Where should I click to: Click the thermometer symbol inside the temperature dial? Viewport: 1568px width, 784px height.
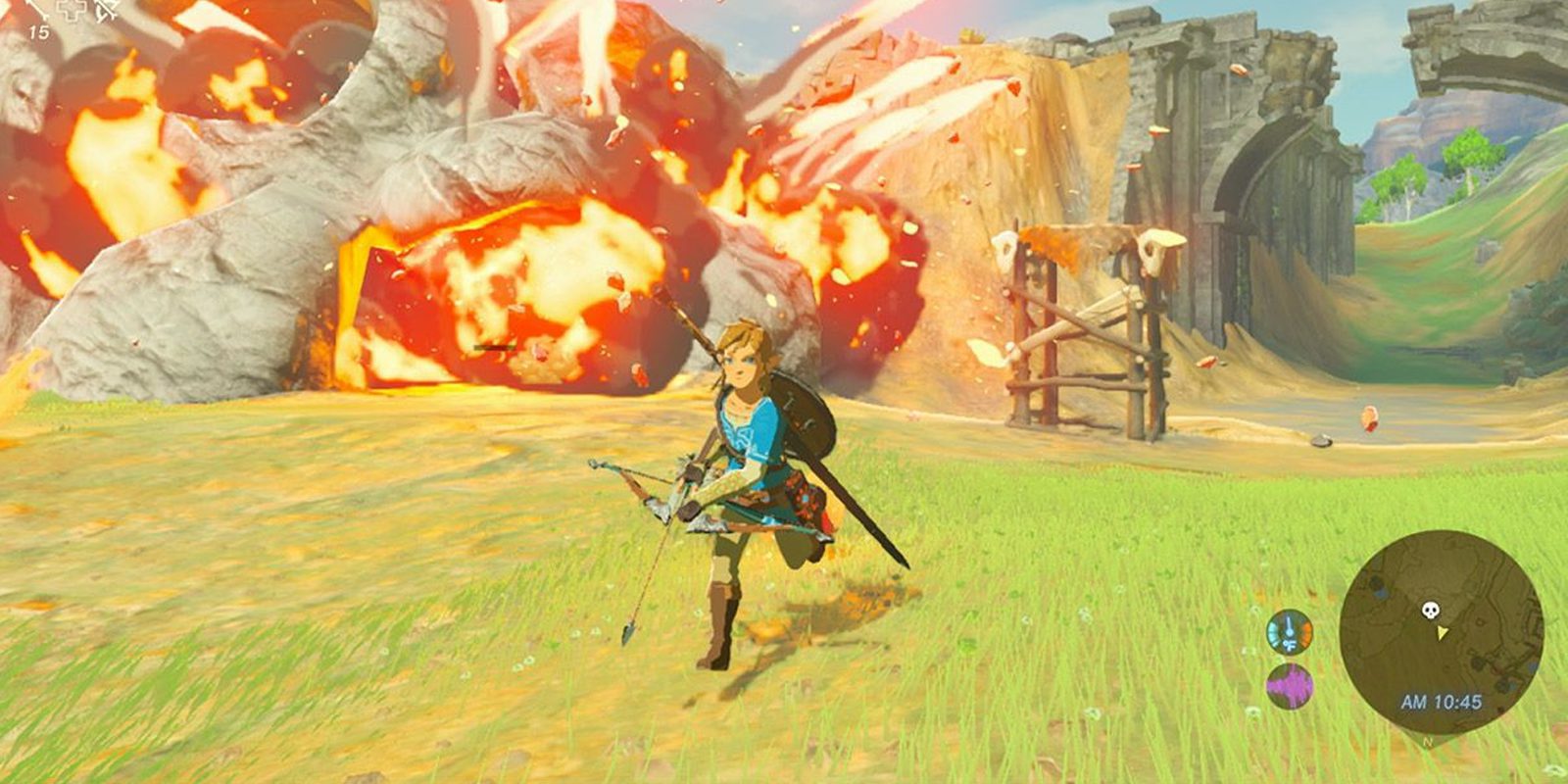(x=1289, y=625)
